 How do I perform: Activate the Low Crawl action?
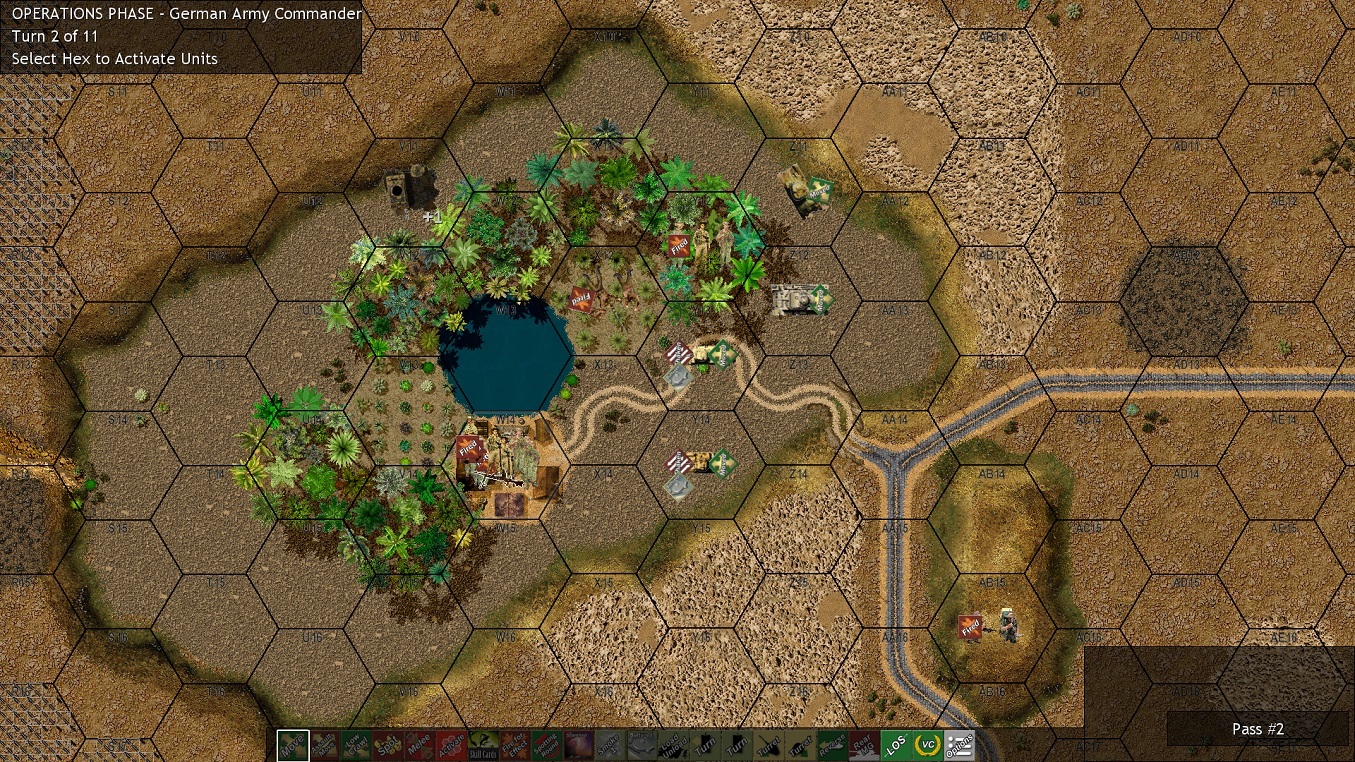[x=356, y=746]
